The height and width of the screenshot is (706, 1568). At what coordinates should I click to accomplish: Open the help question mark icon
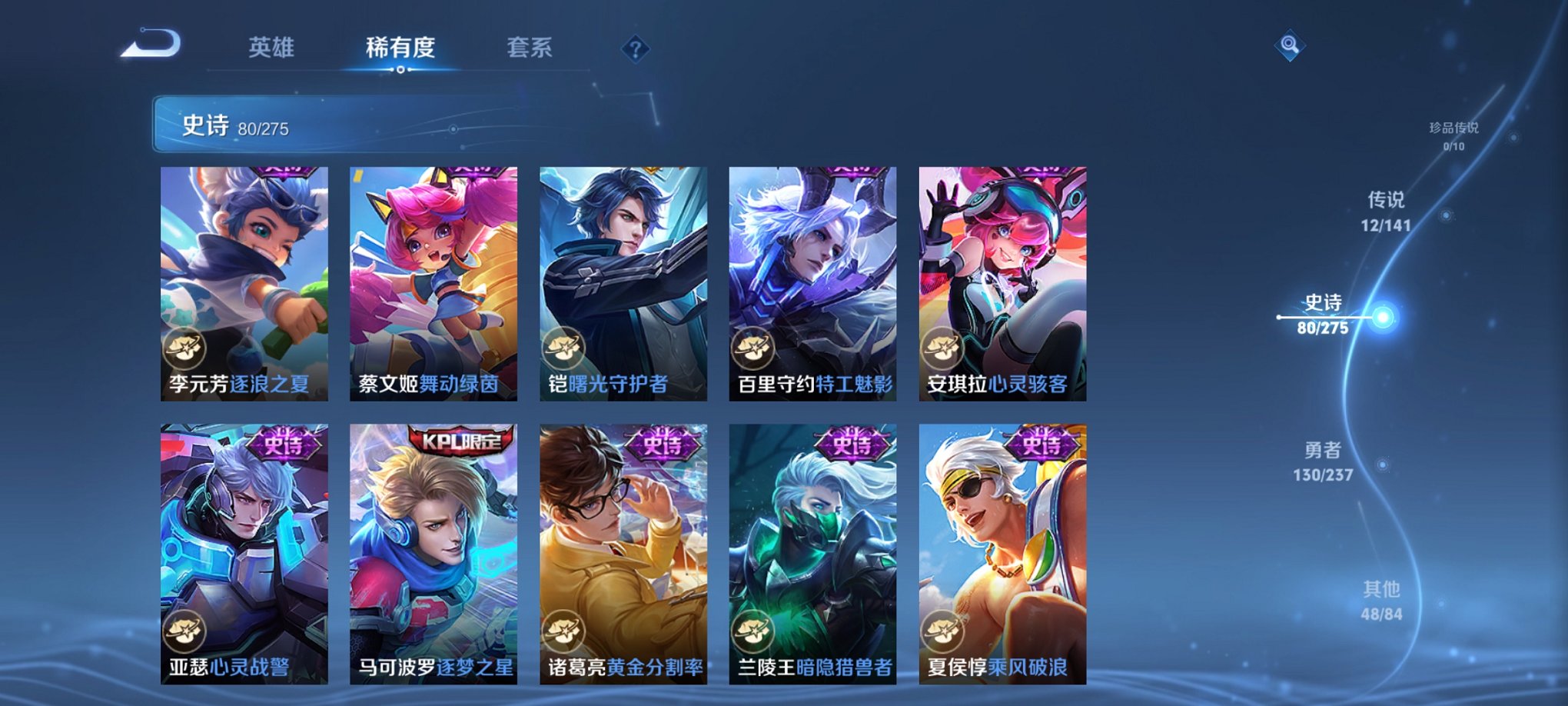coord(633,49)
